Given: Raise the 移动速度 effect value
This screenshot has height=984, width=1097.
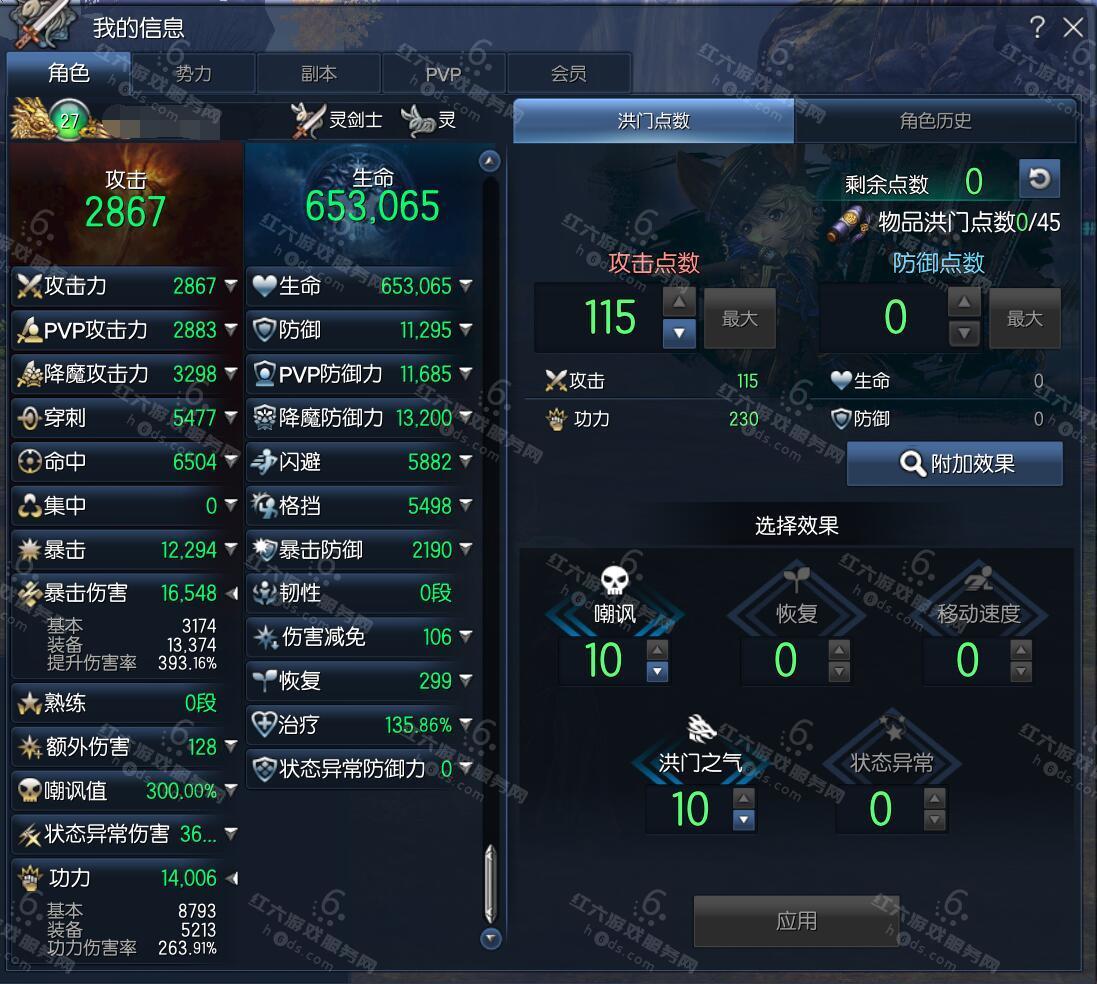Looking at the screenshot, I should click(x=1020, y=650).
